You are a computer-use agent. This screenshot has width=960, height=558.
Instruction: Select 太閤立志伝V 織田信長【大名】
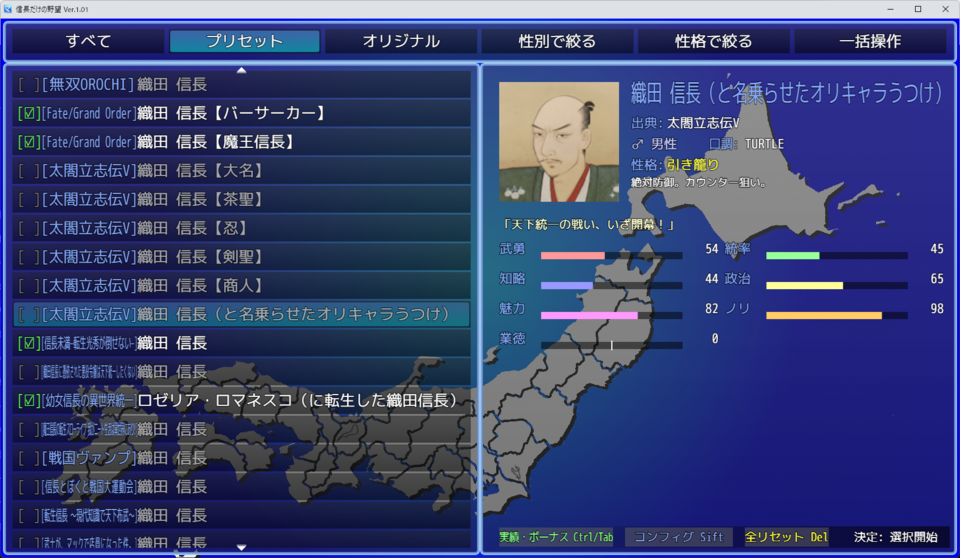click(242, 171)
